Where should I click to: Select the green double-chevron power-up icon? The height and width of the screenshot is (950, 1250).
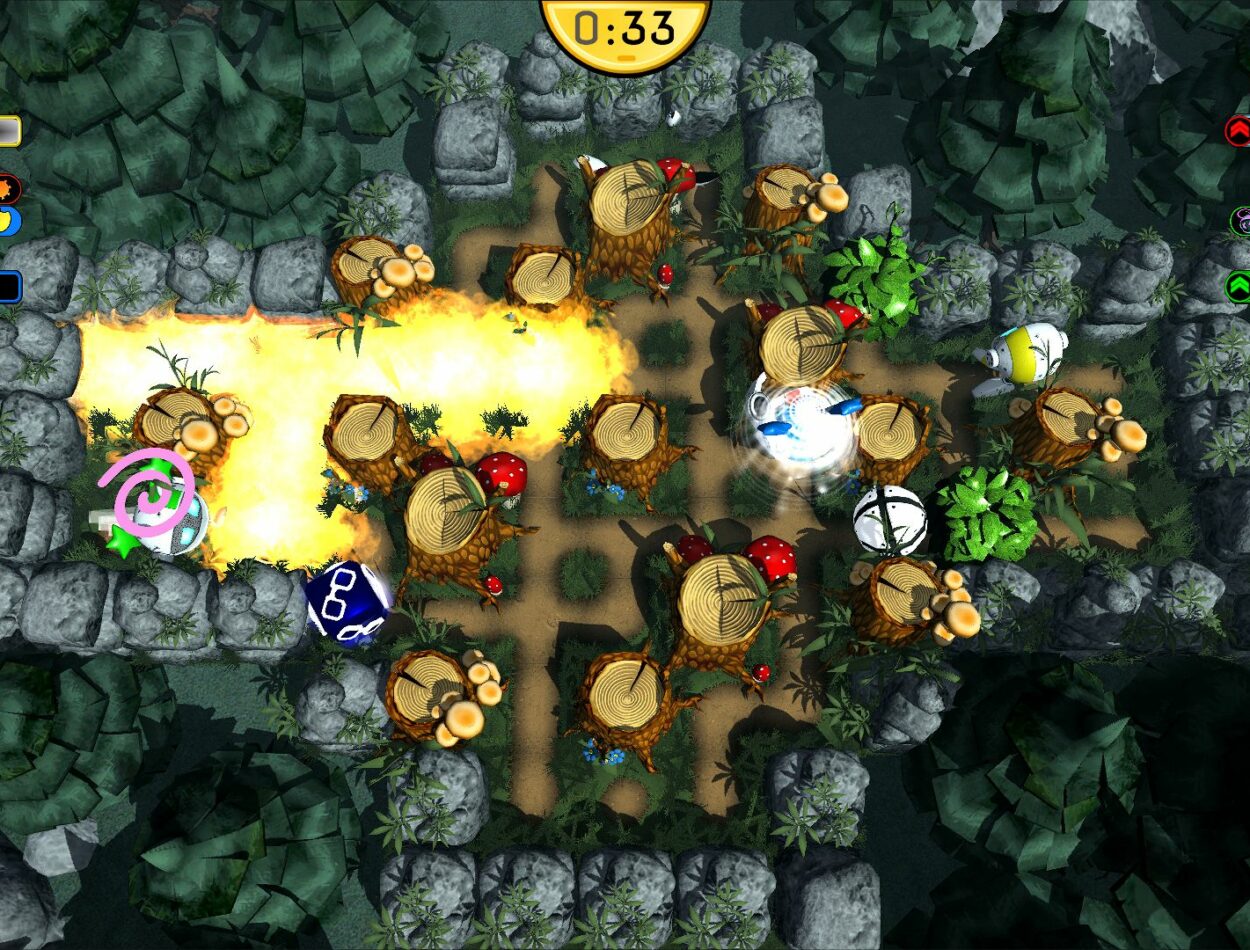point(1238,287)
